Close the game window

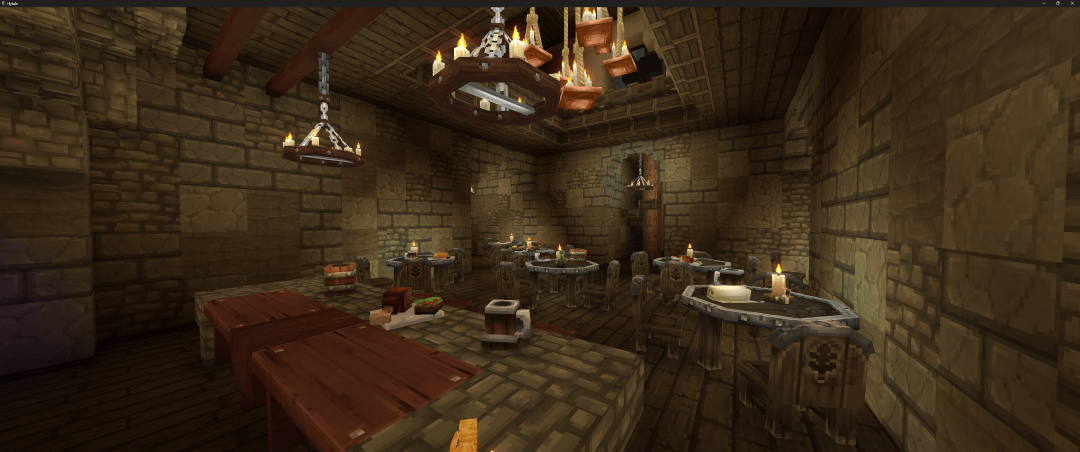click(1072, 3)
